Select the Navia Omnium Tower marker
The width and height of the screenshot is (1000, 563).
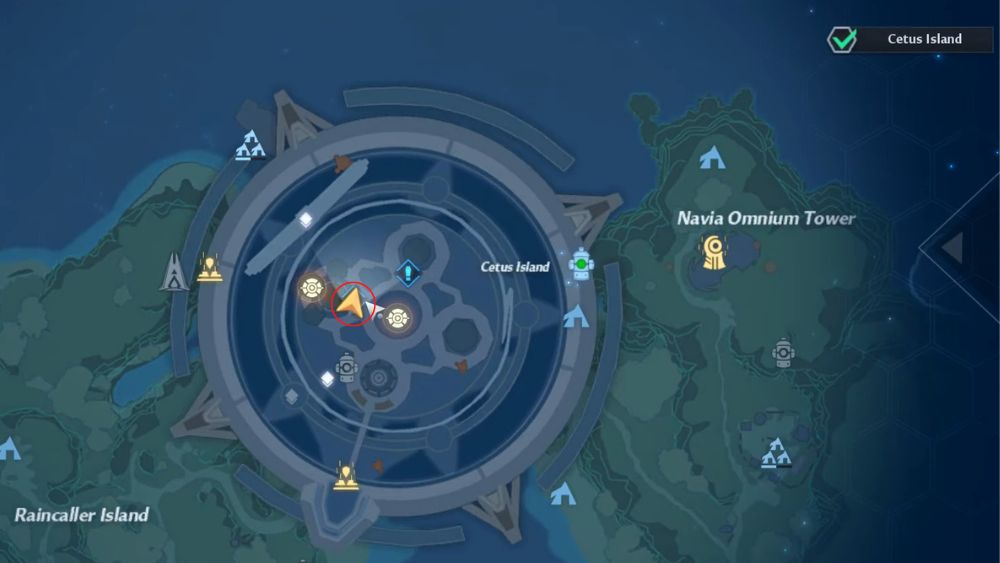tap(714, 253)
